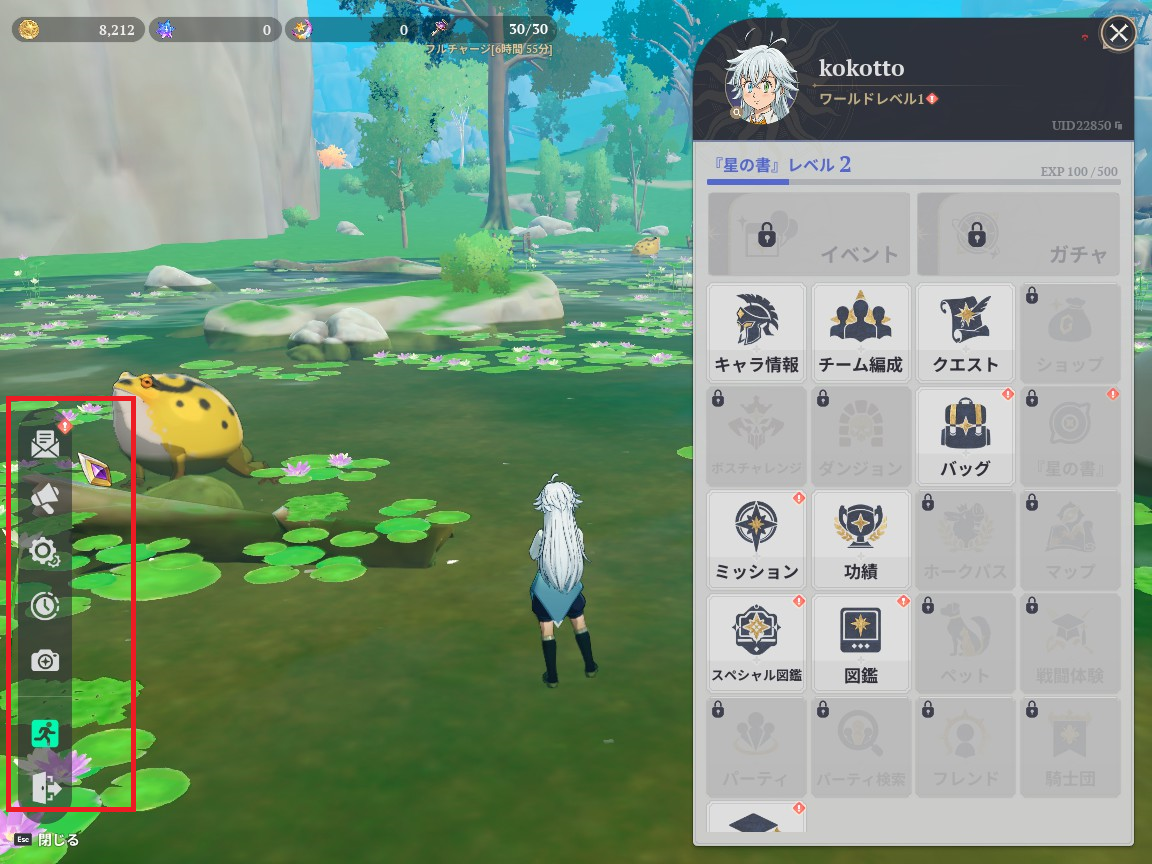Viewport: 1152px width, 864px height.
Task: Open the クエスト quest menu
Action: 965,333
